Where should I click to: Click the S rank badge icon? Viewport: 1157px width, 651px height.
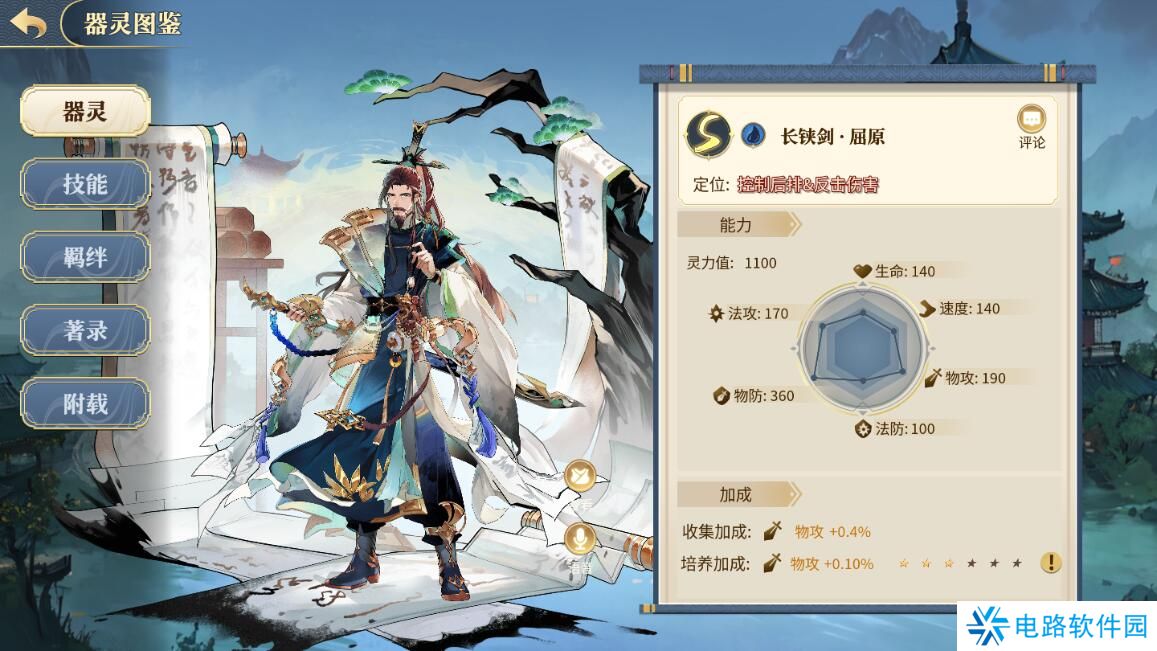pos(708,134)
